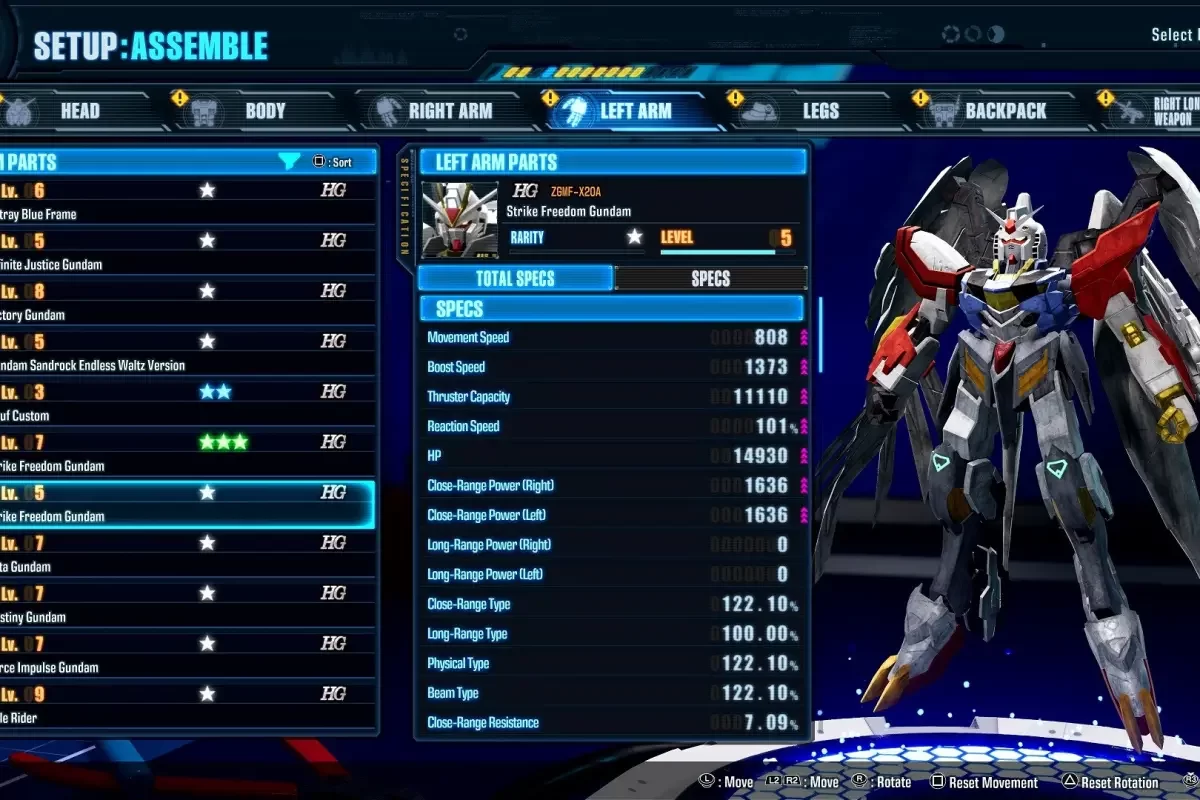Switch to the HEAD parts tab
This screenshot has height=800, width=1200.
(80, 111)
